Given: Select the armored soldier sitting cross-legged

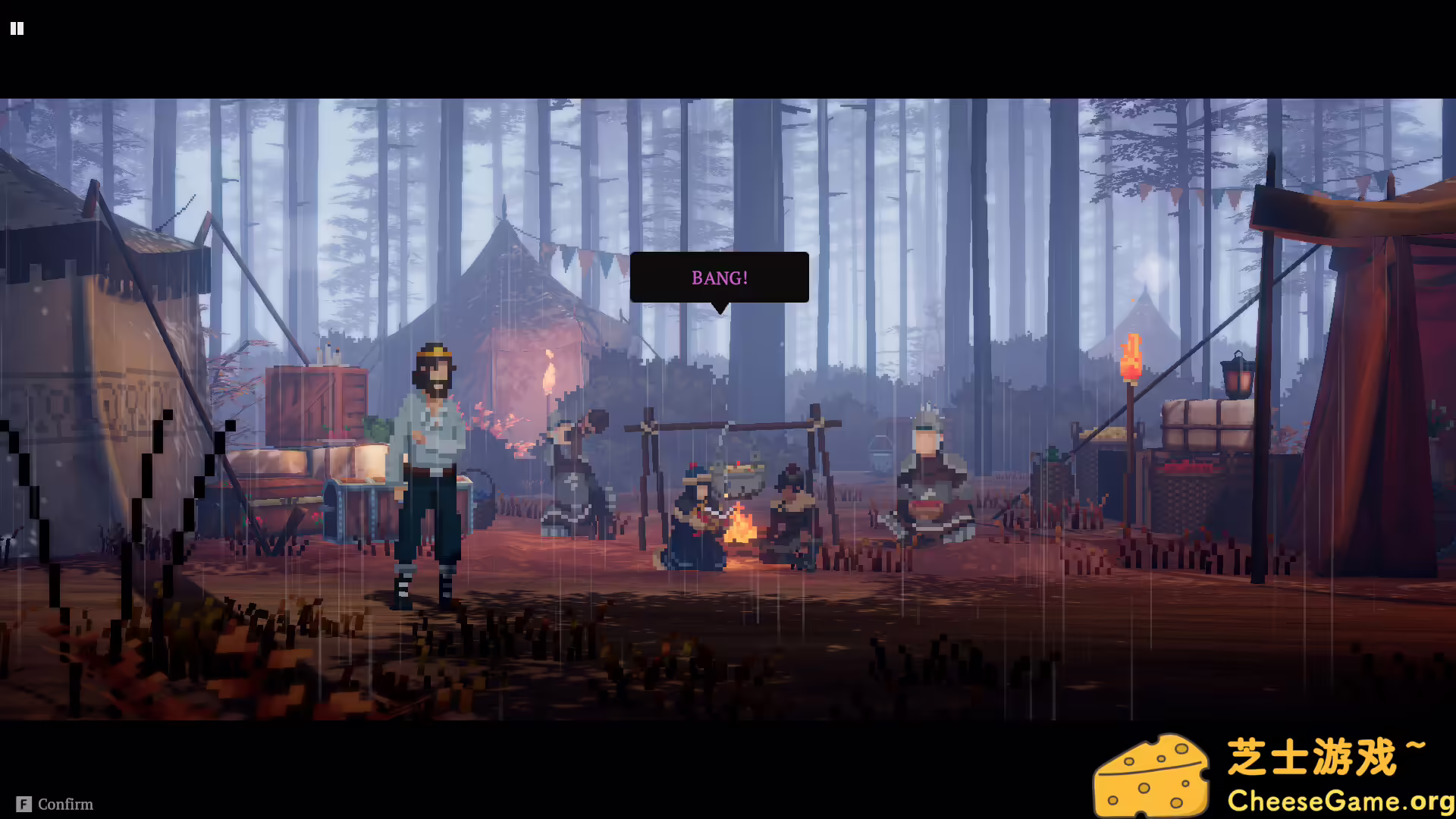Looking at the screenshot, I should click(x=929, y=478).
